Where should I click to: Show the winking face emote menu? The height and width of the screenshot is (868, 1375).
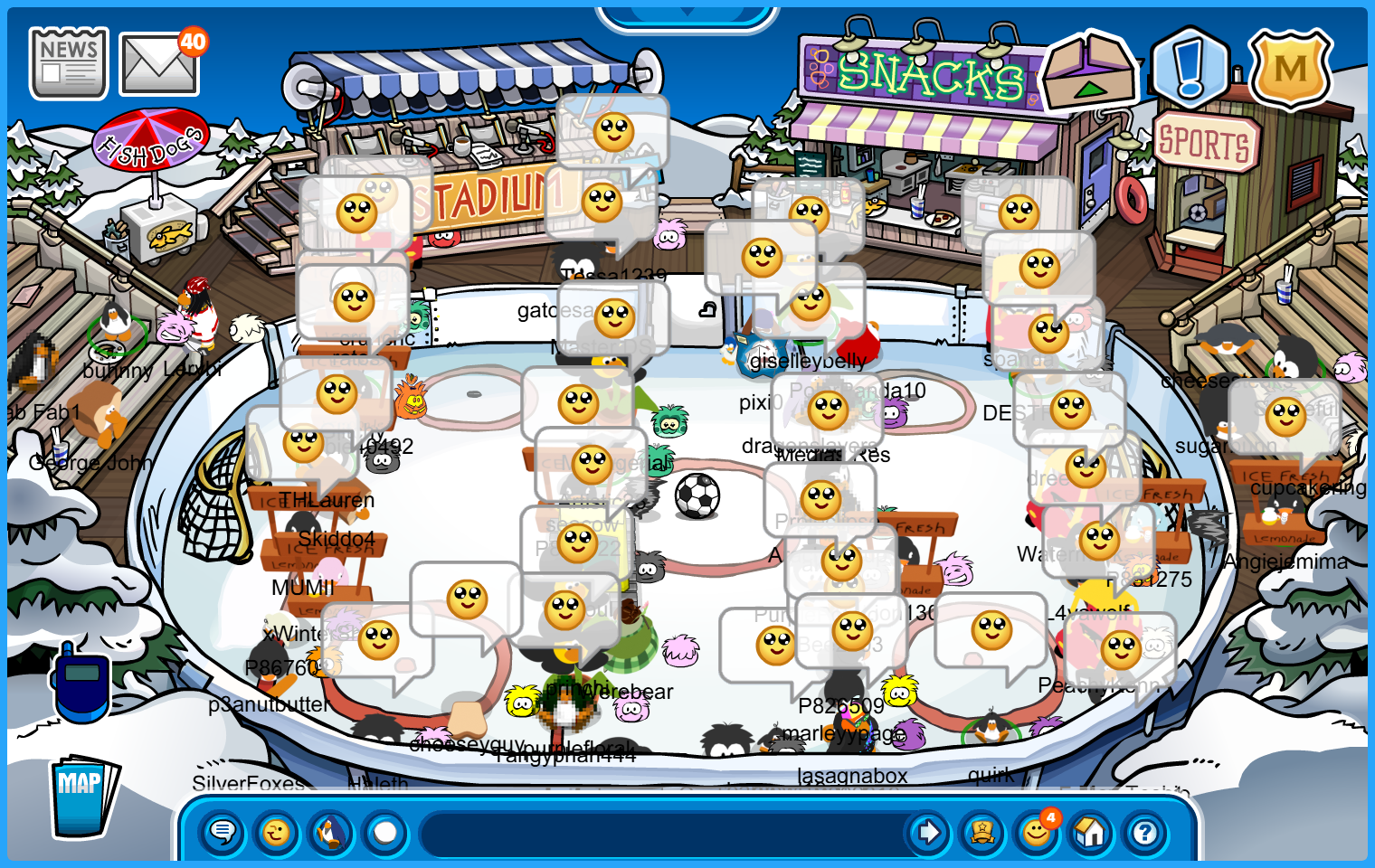click(x=277, y=832)
